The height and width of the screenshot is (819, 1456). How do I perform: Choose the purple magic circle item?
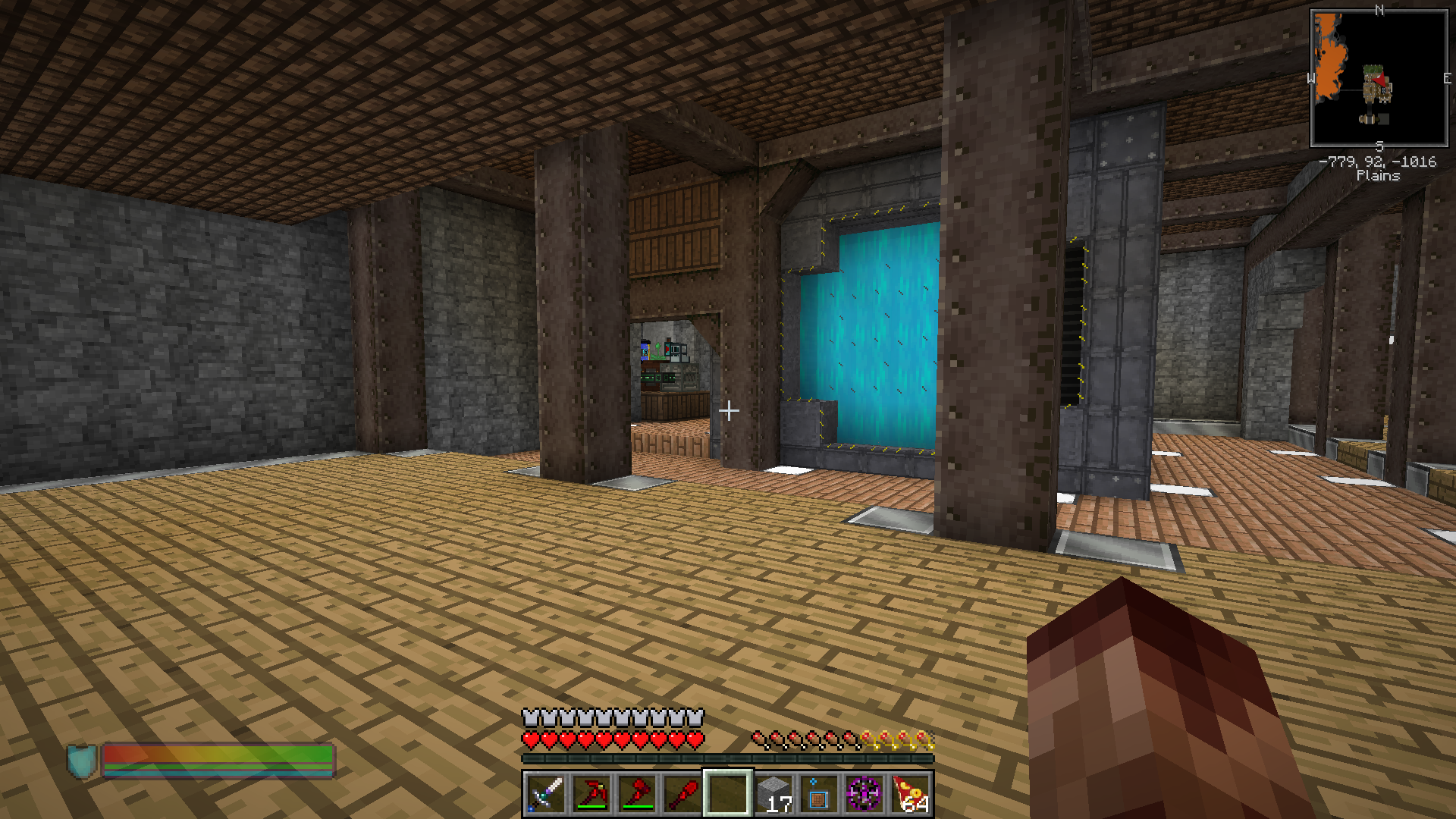(x=864, y=794)
